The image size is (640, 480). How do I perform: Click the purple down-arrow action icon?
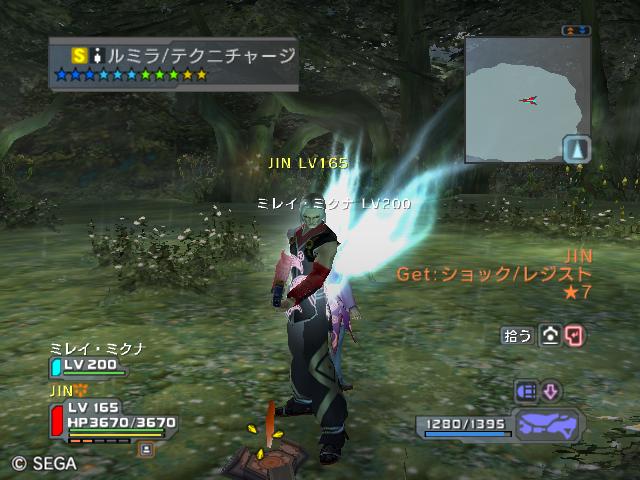(551, 391)
